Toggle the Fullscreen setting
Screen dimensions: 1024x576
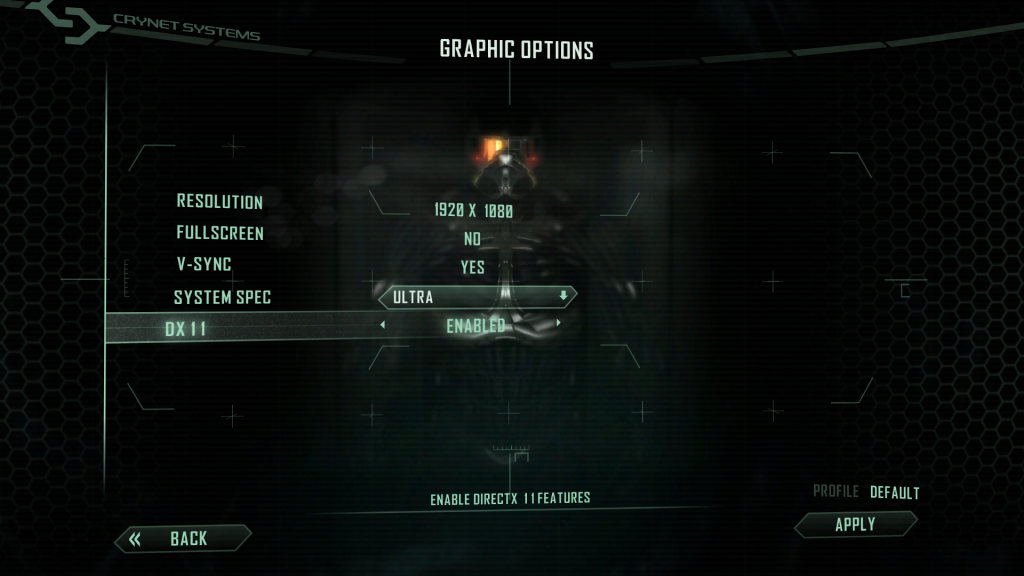472,239
